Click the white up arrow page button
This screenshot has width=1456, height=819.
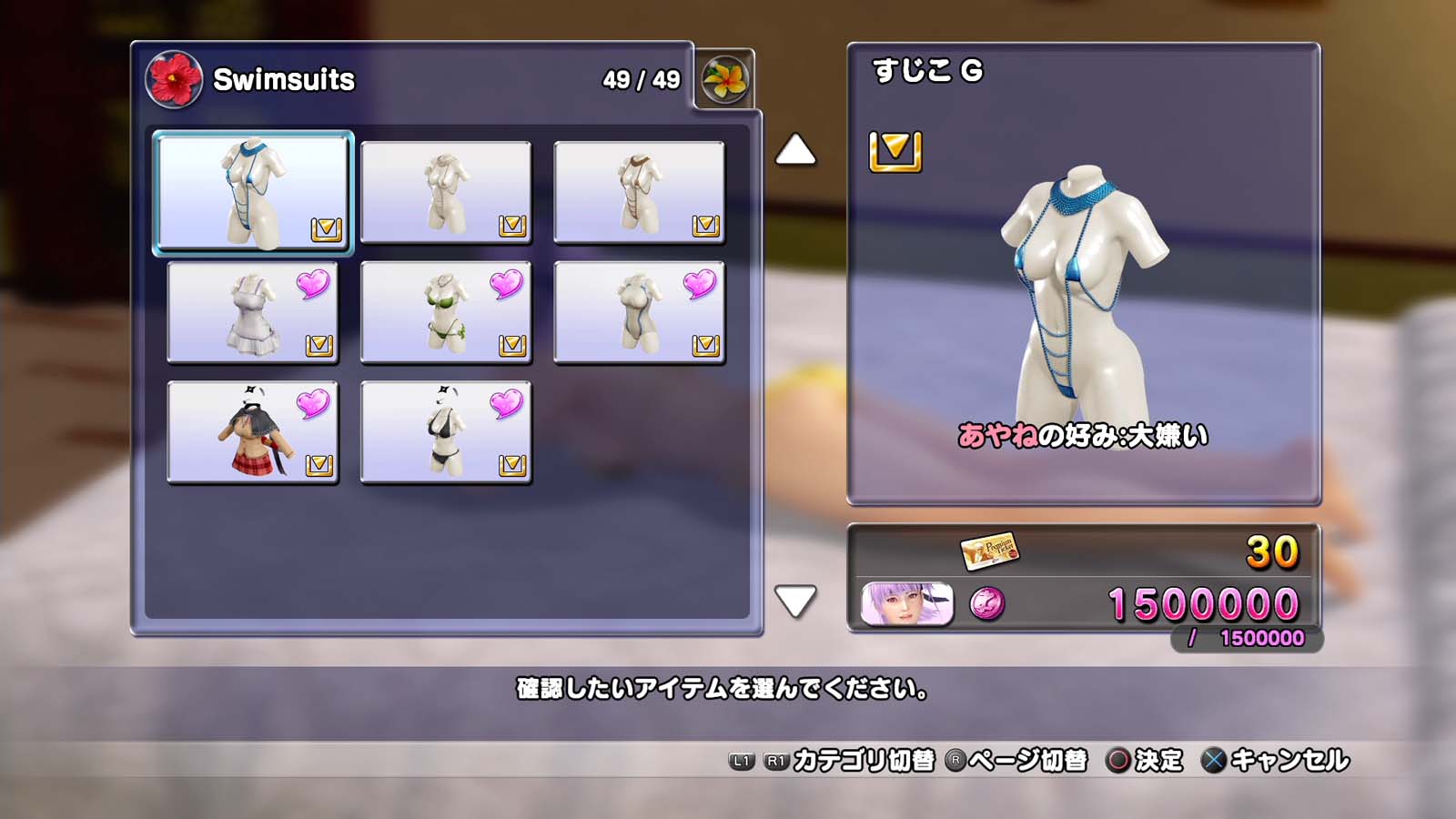(795, 150)
